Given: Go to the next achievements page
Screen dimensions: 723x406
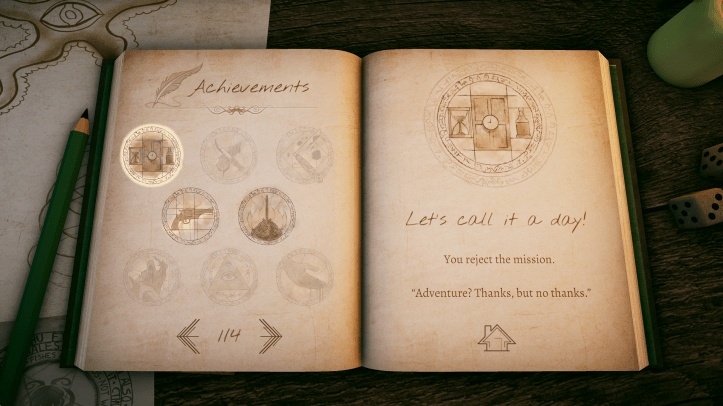Looking at the screenshot, I should (270, 335).
